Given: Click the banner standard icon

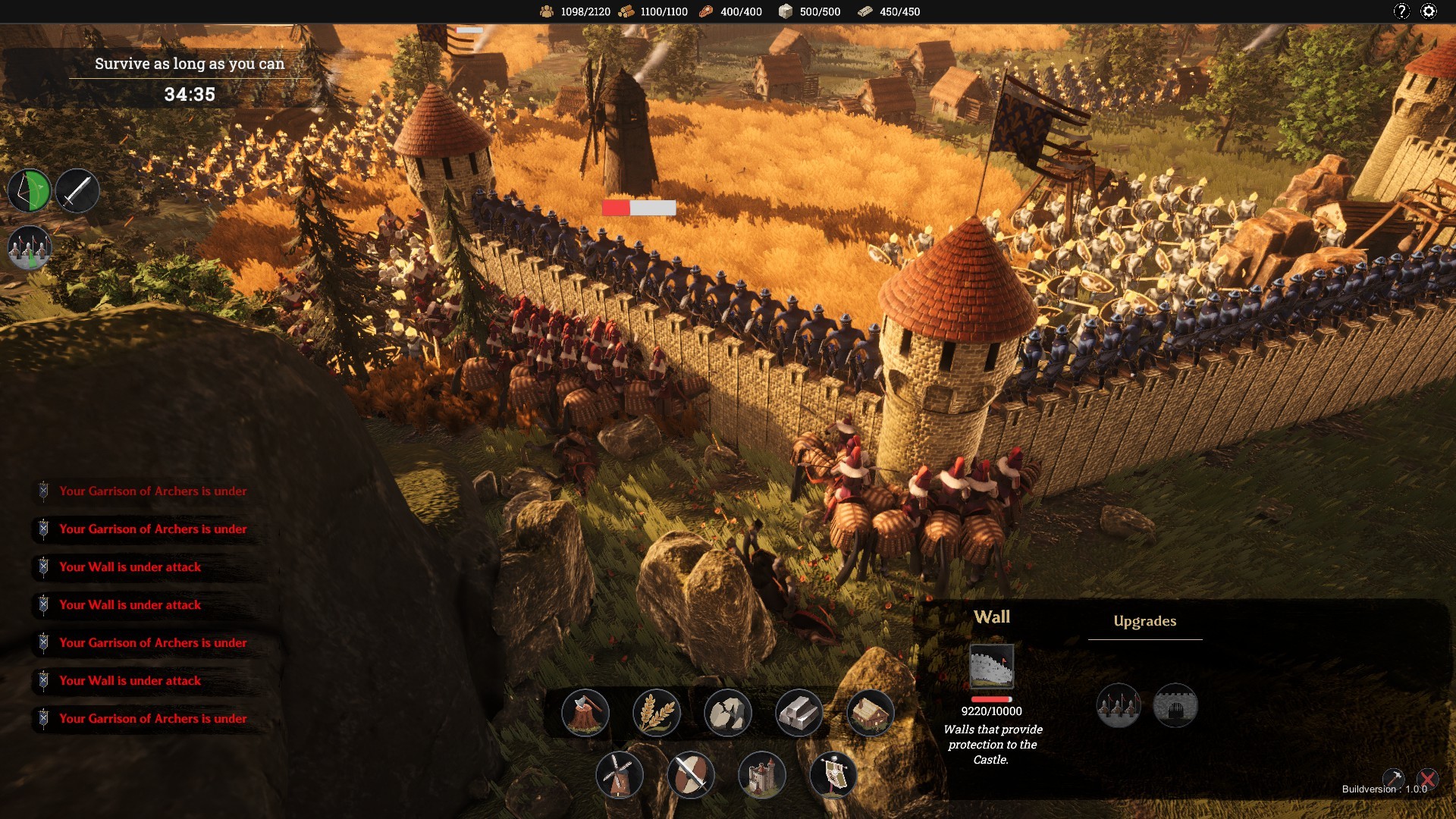Looking at the screenshot, I should 833,776.
